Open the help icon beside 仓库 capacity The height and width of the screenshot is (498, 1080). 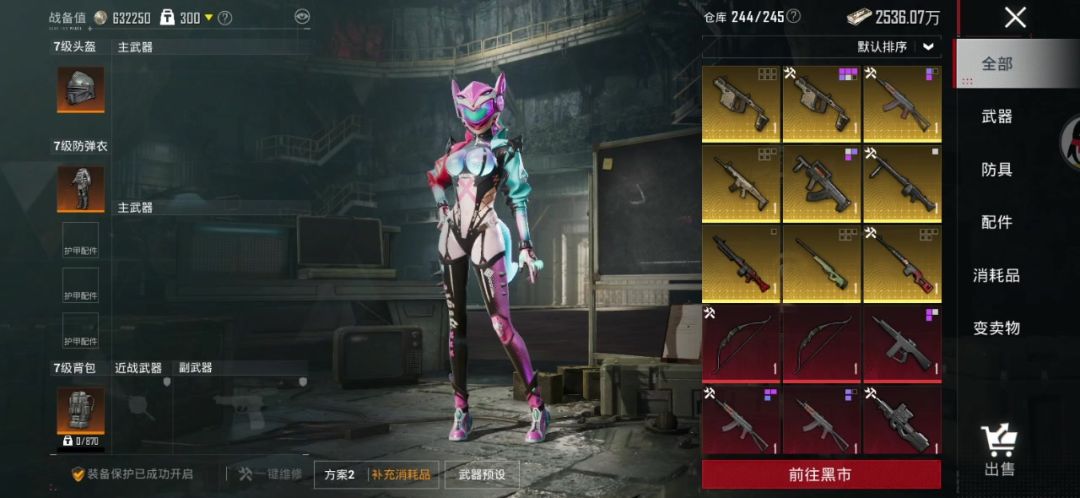point(793,17)
